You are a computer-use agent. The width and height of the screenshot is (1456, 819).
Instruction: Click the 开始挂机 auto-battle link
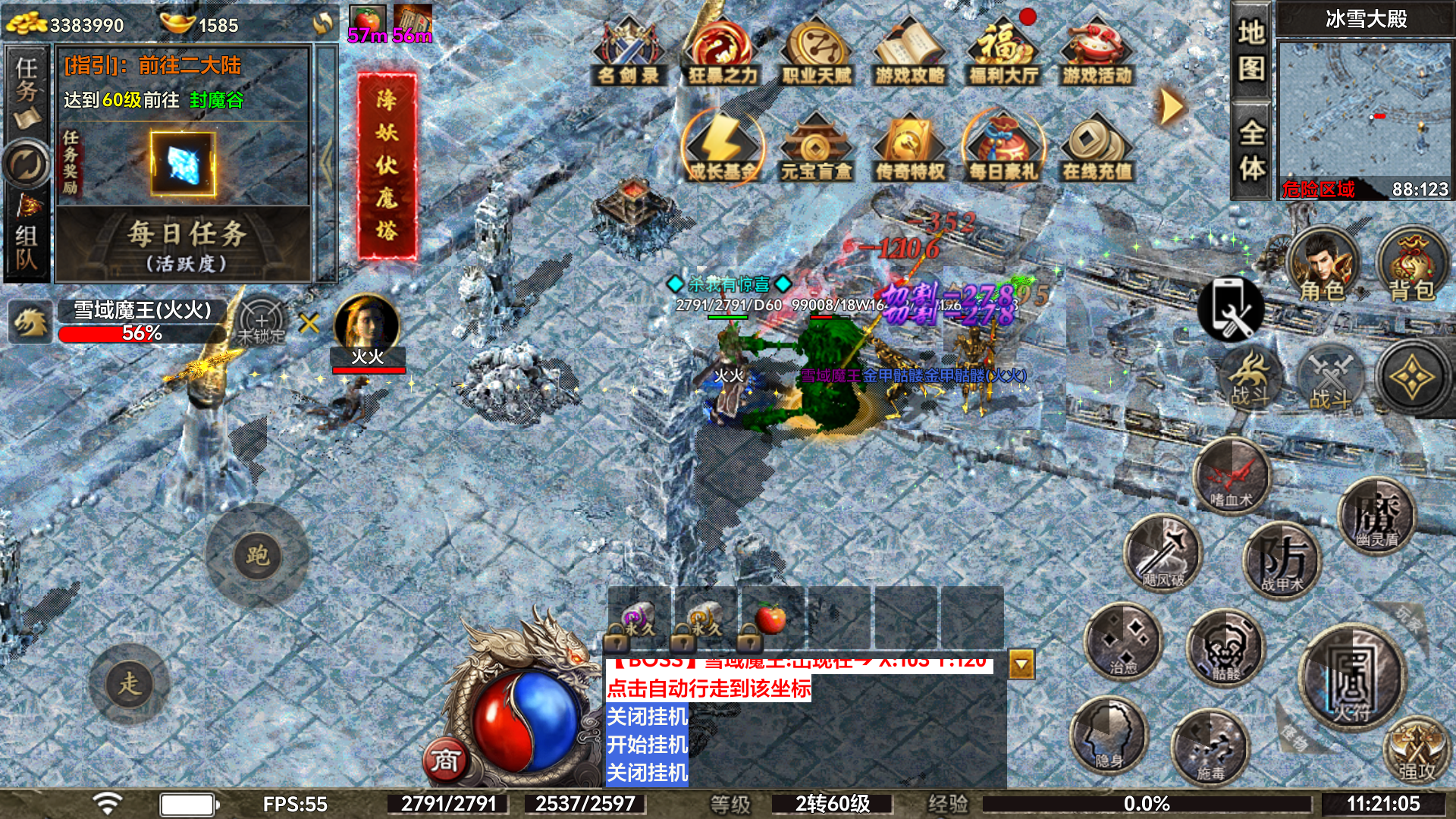[647, 745]
